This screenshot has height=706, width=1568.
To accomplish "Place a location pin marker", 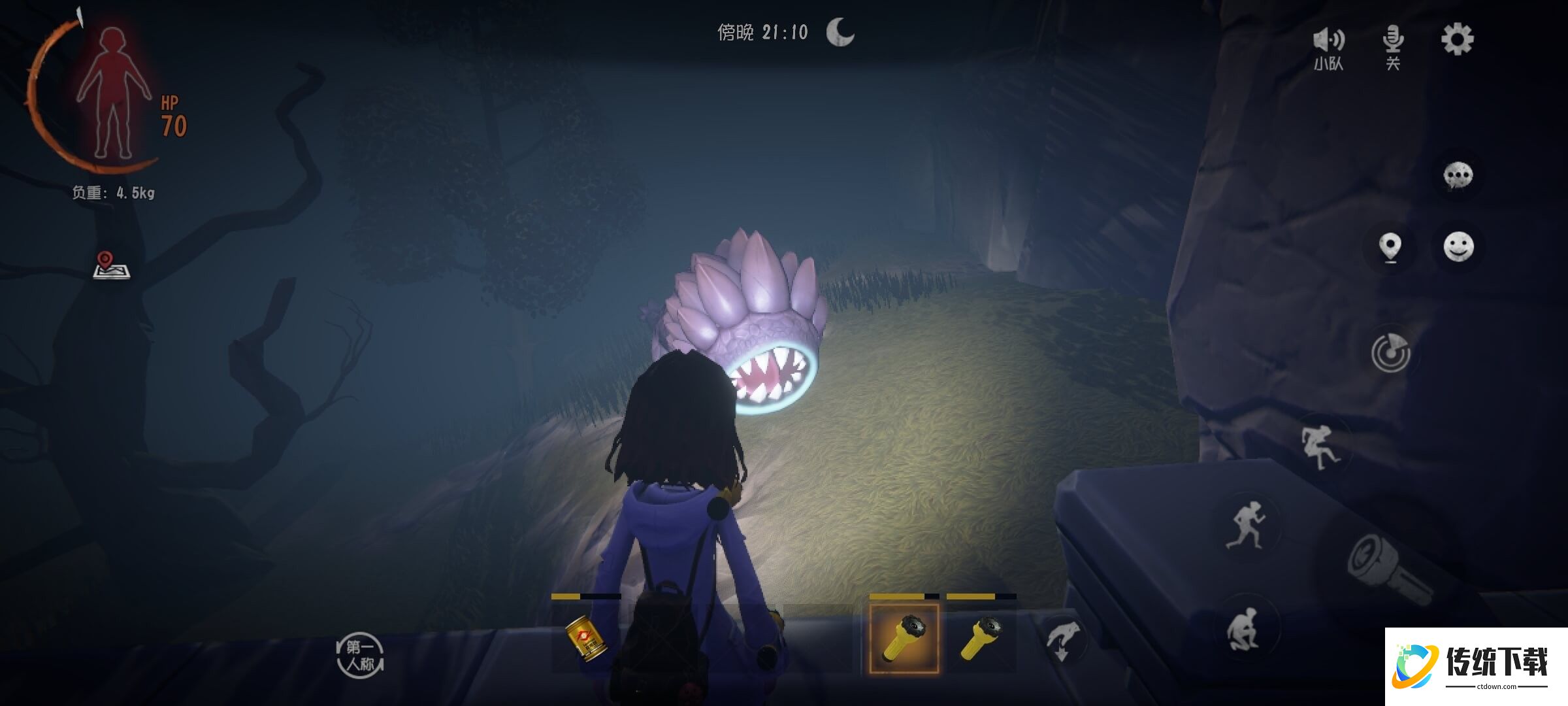I will pyautogui.click(x=1390, y=248).
